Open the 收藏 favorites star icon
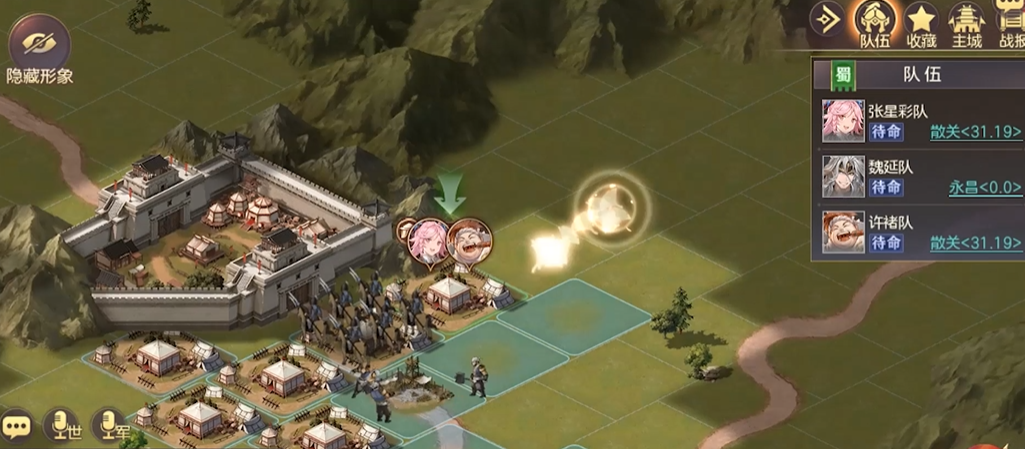 coord(920,24)
